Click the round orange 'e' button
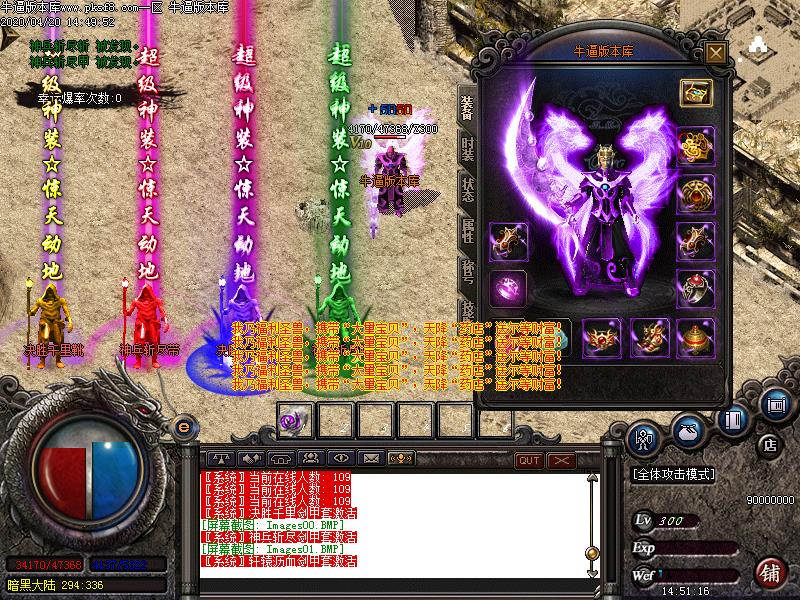The width and height of the screenshot is (800, 600). (182, 427)
